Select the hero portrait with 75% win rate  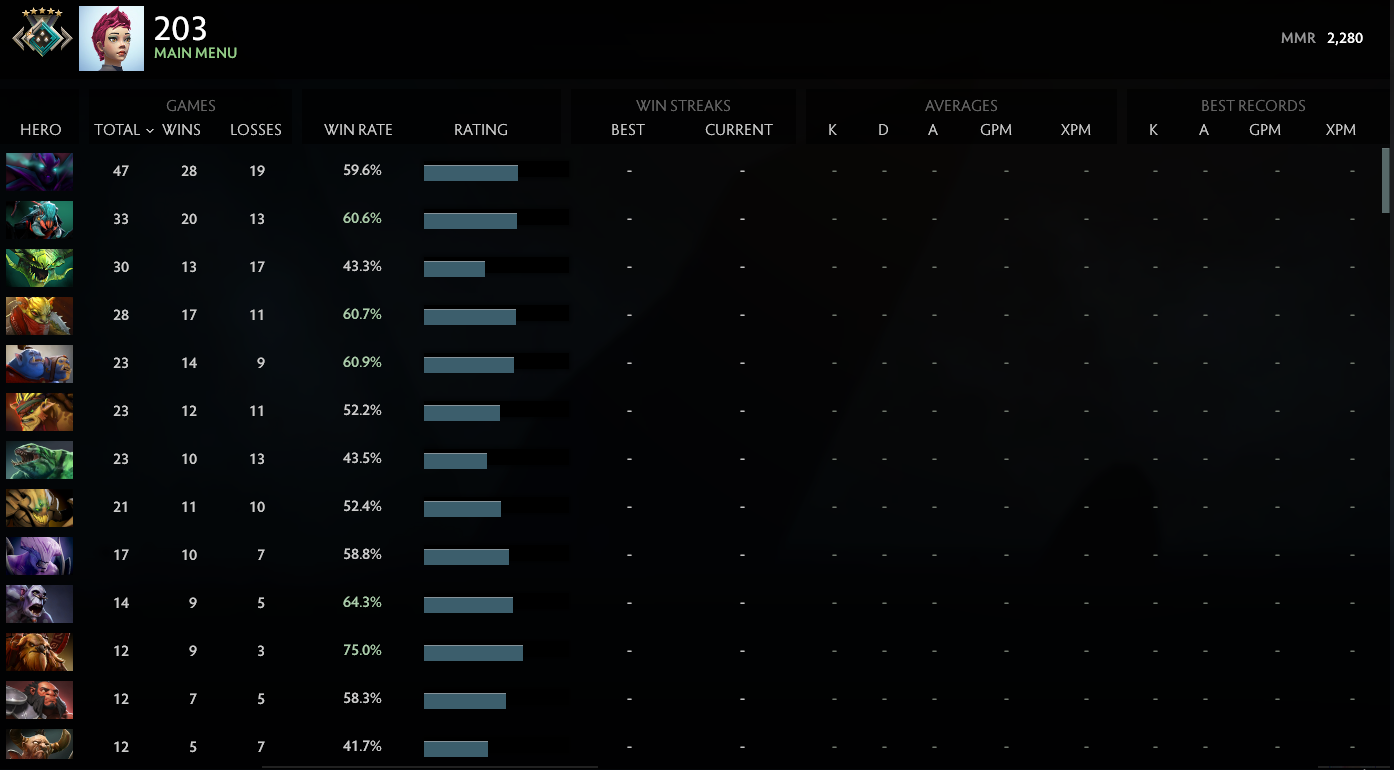tap(39, 651)
